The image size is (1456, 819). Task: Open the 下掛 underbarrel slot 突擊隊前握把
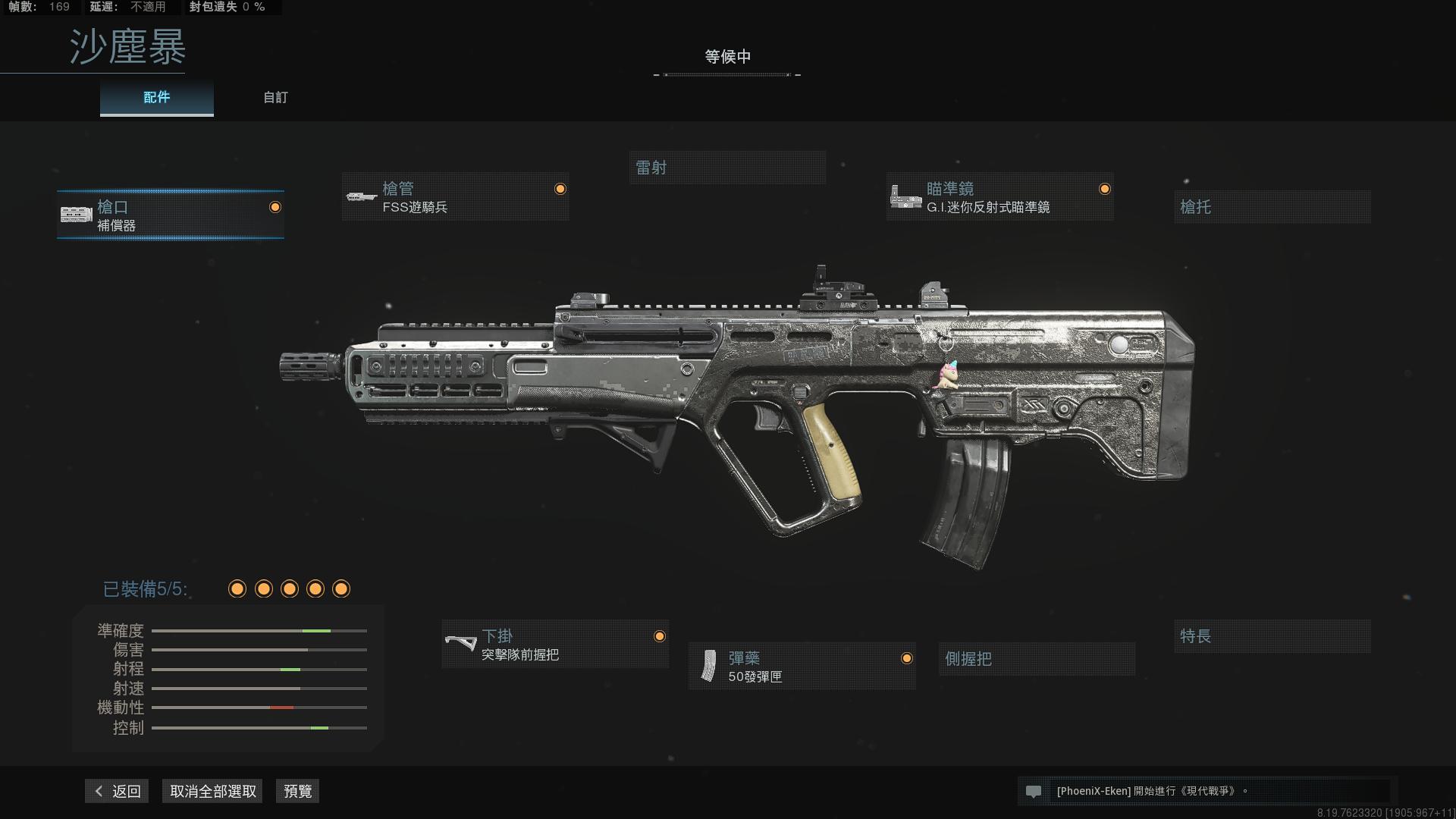pyautogui.click(x=555, y=645)
